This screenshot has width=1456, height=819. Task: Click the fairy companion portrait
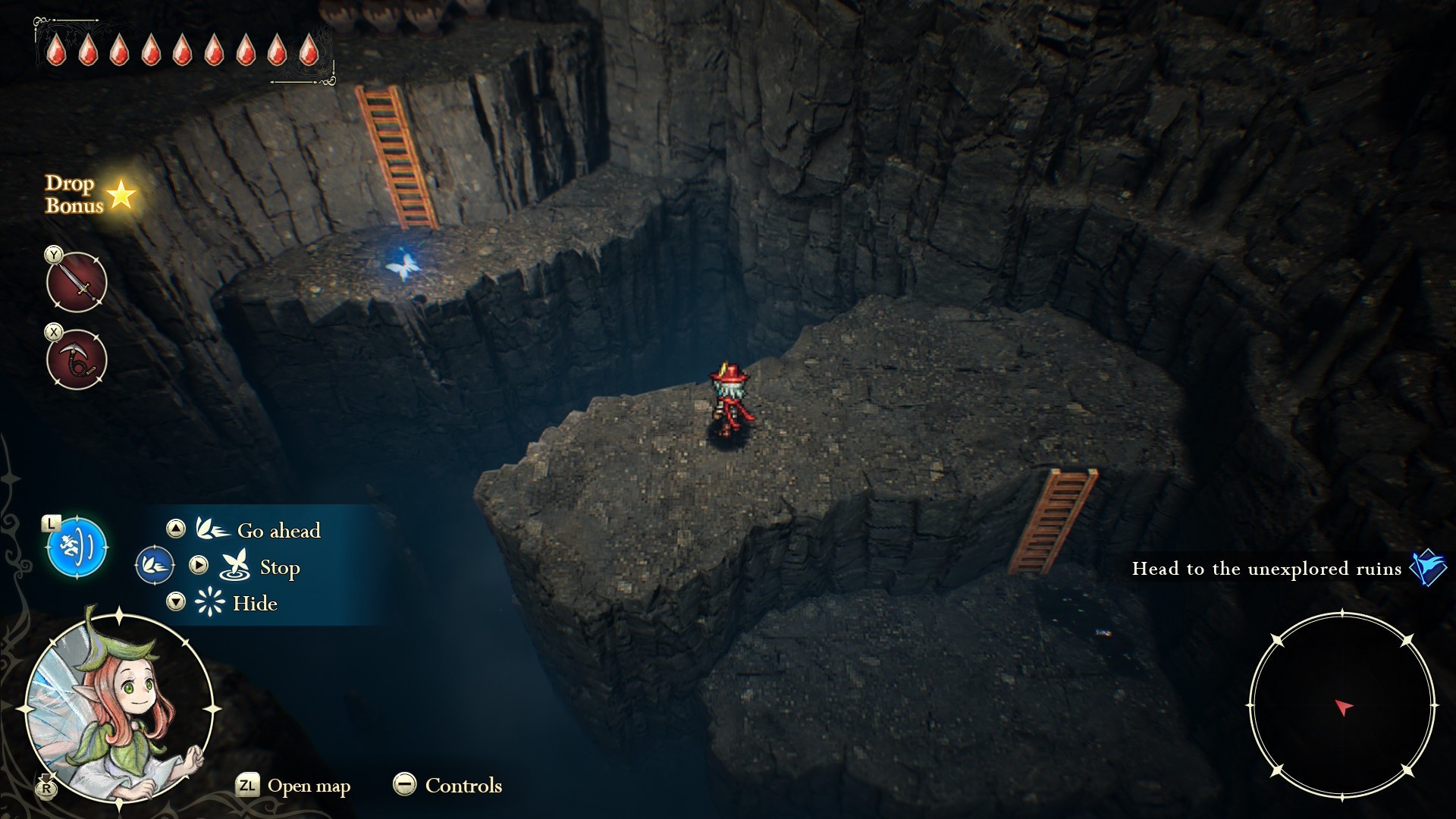tap(118, 707)
